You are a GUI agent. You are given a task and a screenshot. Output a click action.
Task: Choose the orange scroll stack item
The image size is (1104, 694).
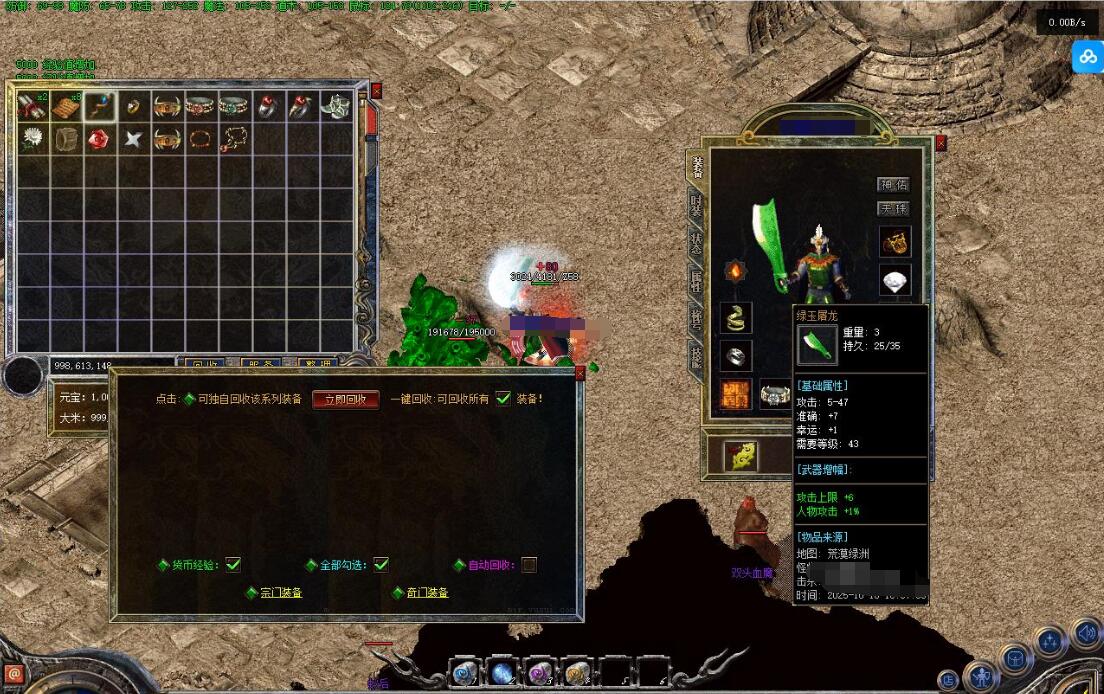[x=66, y=105]
